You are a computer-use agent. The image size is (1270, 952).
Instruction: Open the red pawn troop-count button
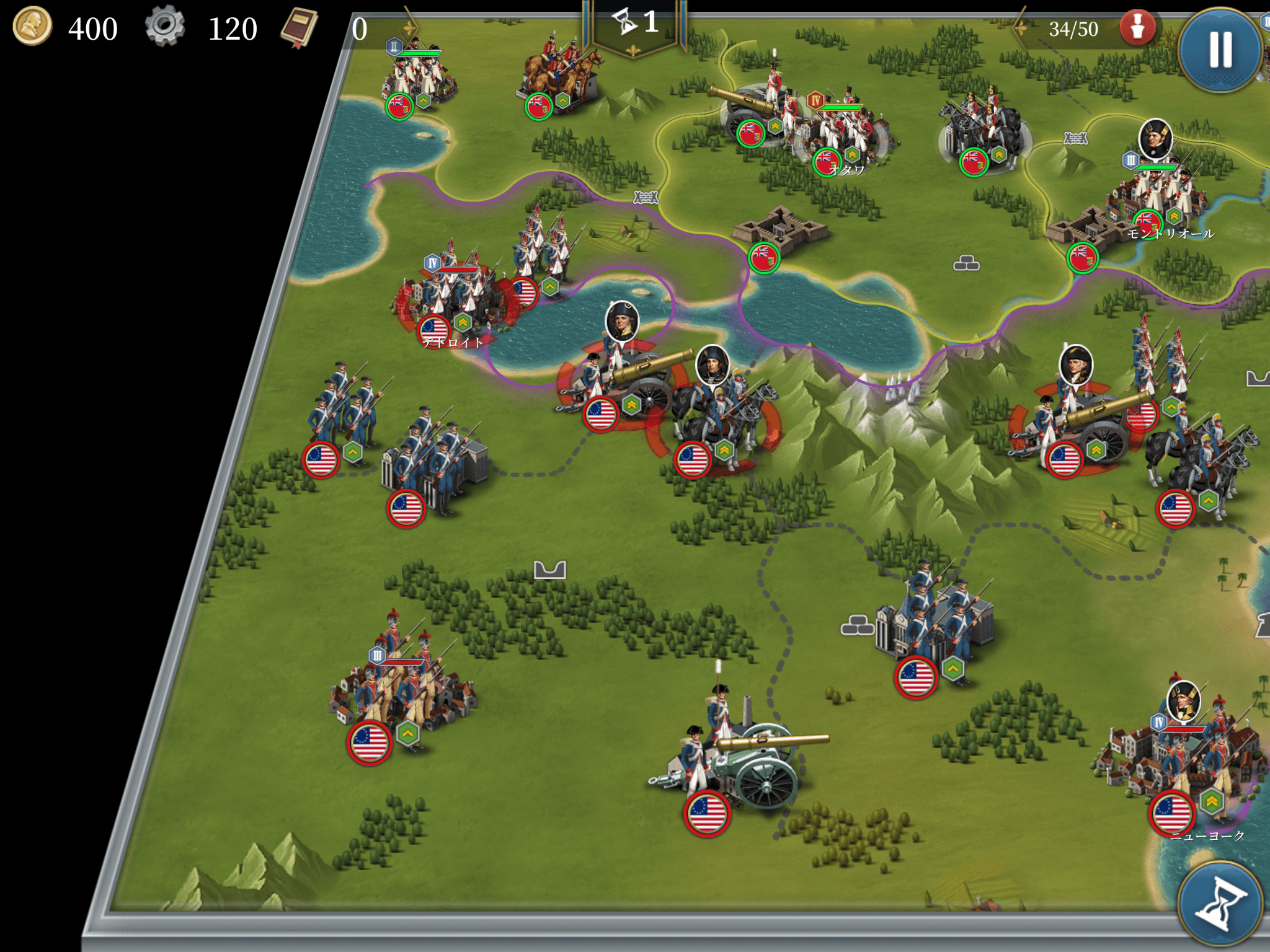pyautogui.click(x=1137, y=28)
